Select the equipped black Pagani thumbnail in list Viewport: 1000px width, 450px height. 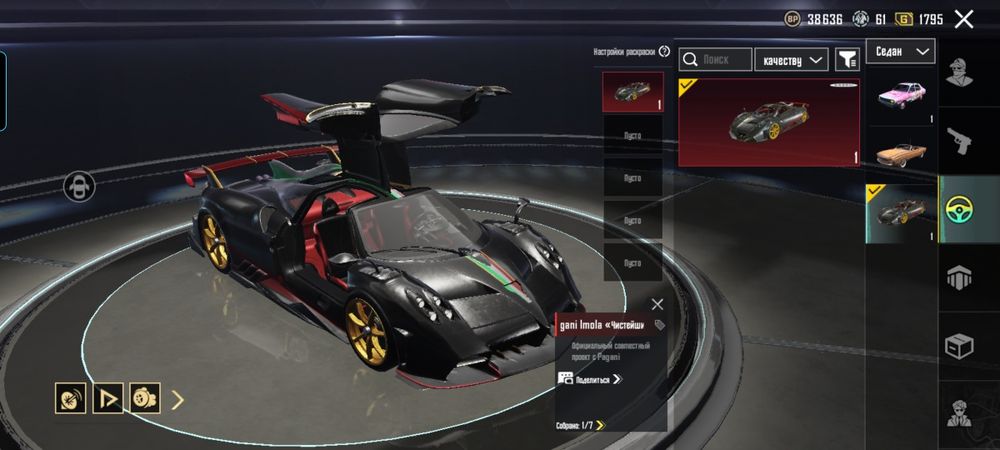click(x=900, y=213)
